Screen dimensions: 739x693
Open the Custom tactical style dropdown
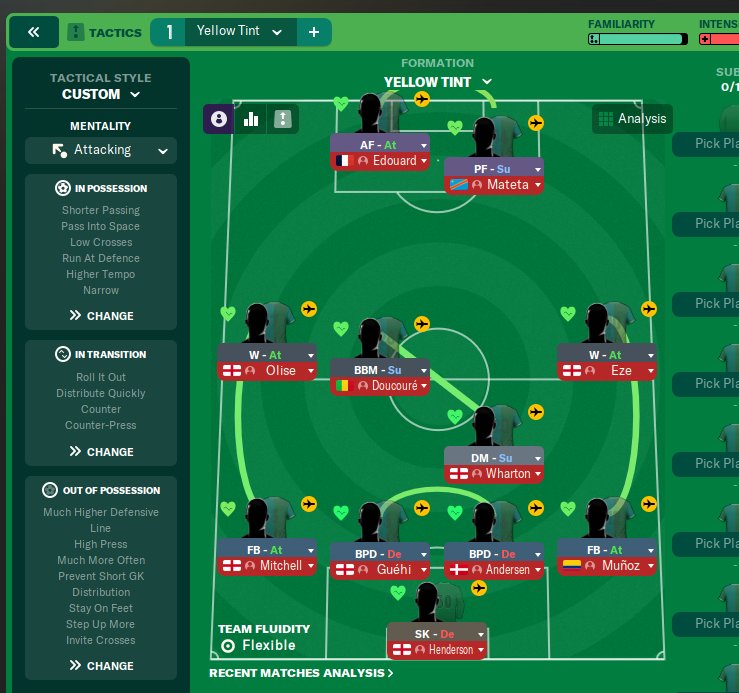point(100,94)
